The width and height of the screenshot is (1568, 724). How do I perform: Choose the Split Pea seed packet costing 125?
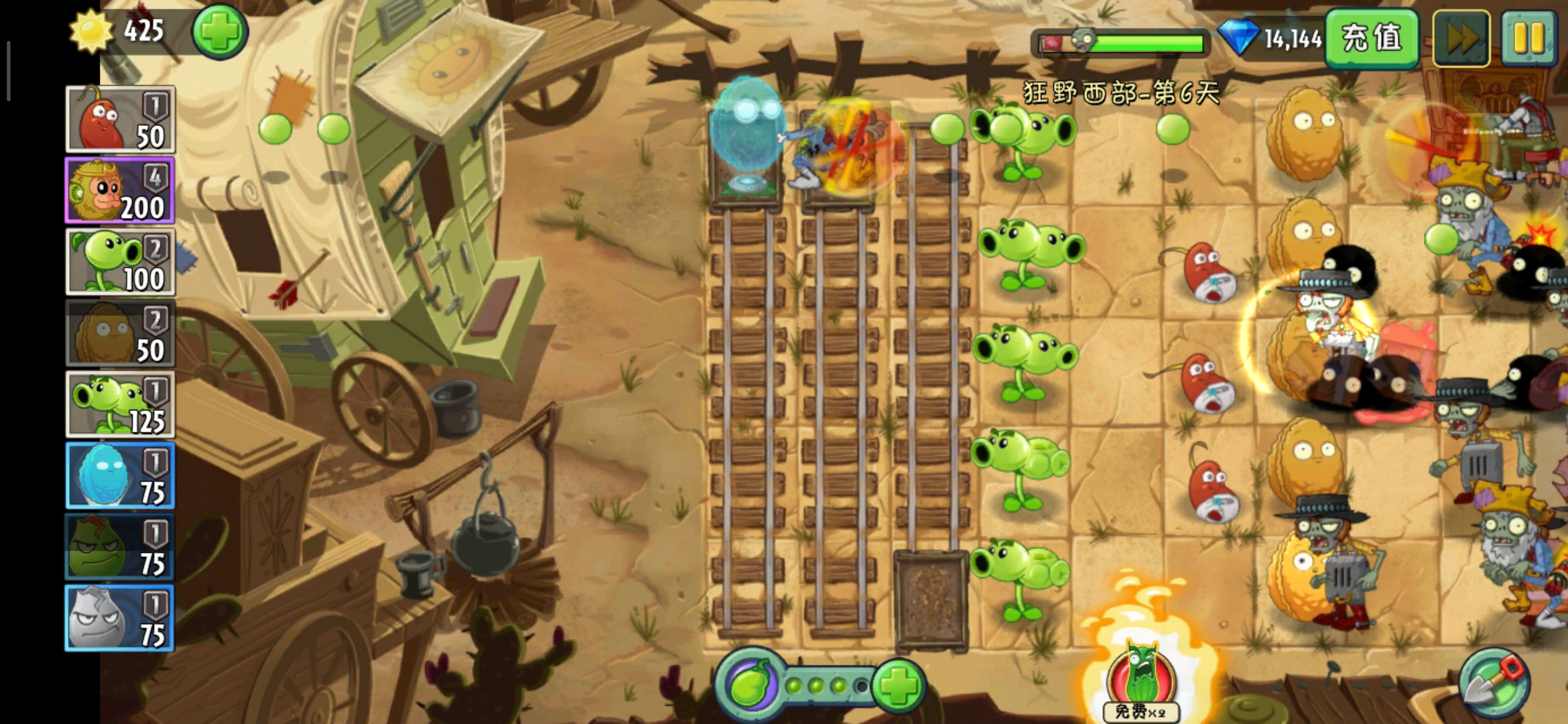[120, 405]
